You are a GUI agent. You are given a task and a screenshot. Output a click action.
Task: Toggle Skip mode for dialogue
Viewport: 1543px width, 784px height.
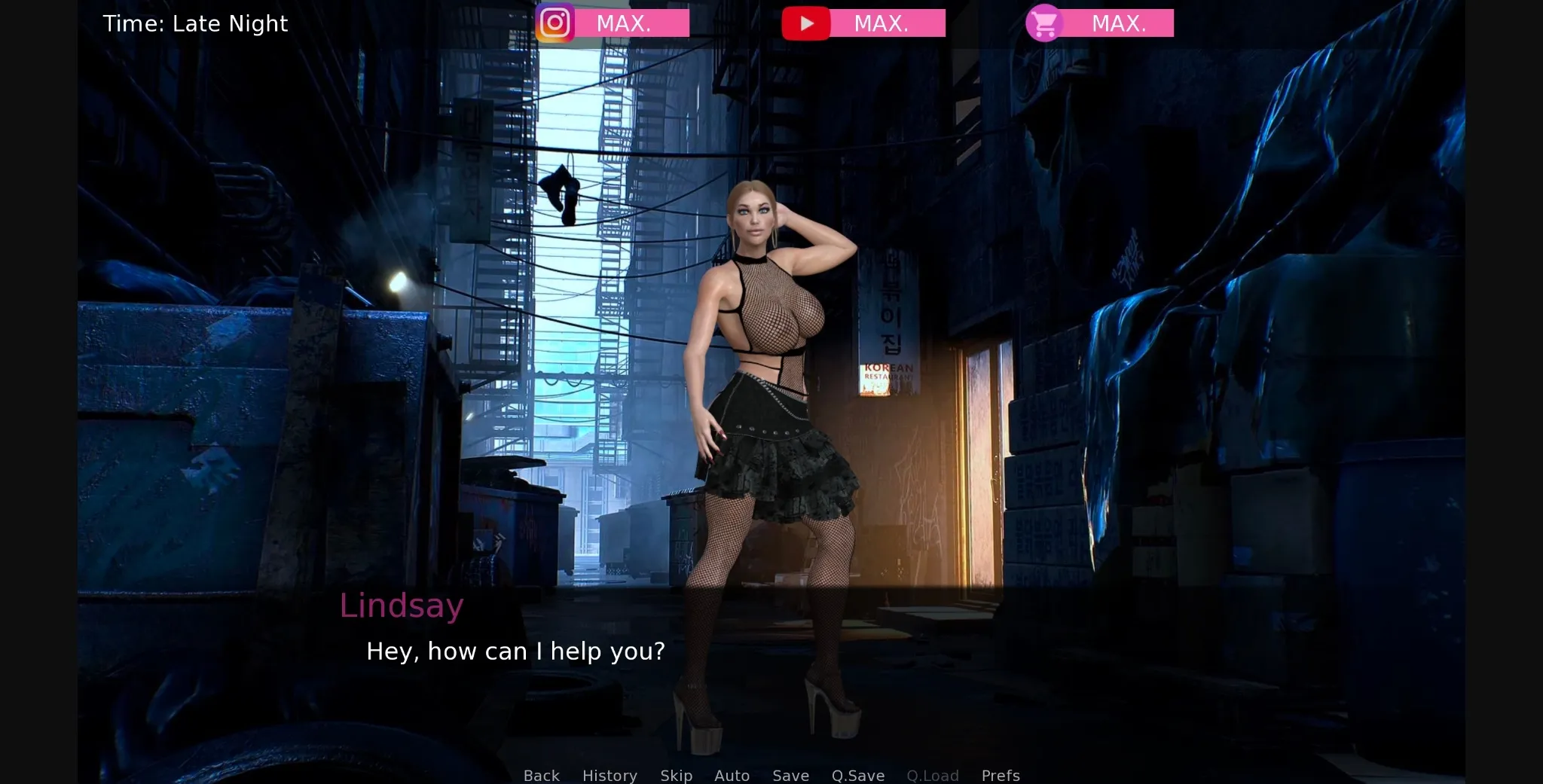pyautogui.click(x=676, y=775)
